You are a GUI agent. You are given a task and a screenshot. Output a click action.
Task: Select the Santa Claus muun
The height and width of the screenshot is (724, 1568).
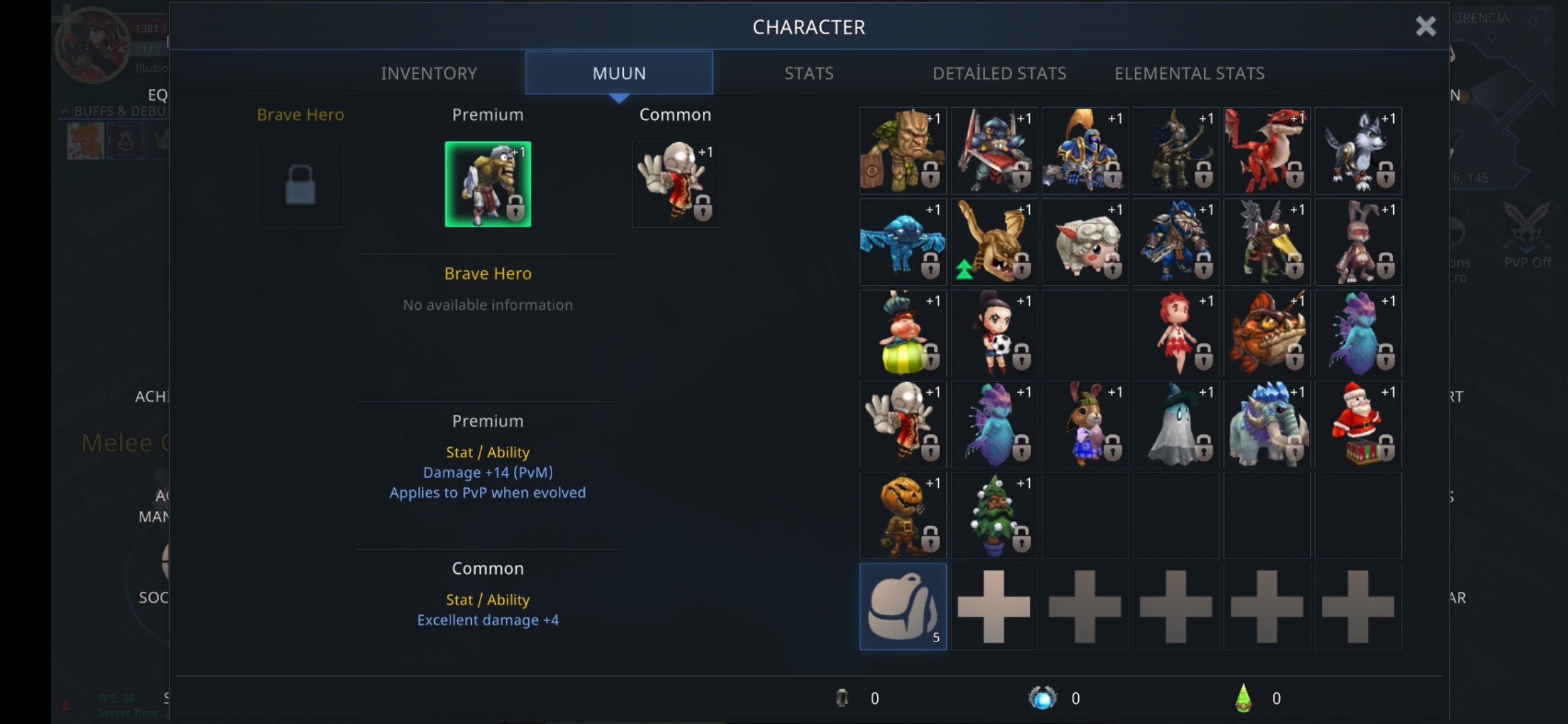pos(1358,424)
